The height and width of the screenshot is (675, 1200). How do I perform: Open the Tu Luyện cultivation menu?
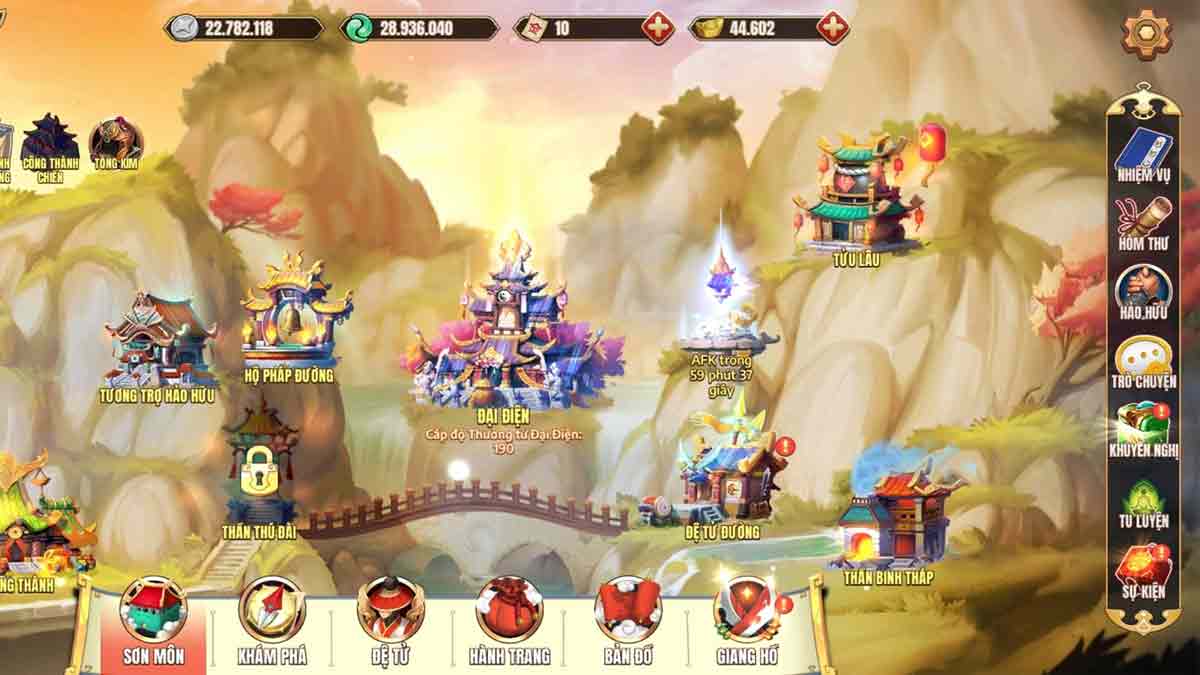point(1143,502)
